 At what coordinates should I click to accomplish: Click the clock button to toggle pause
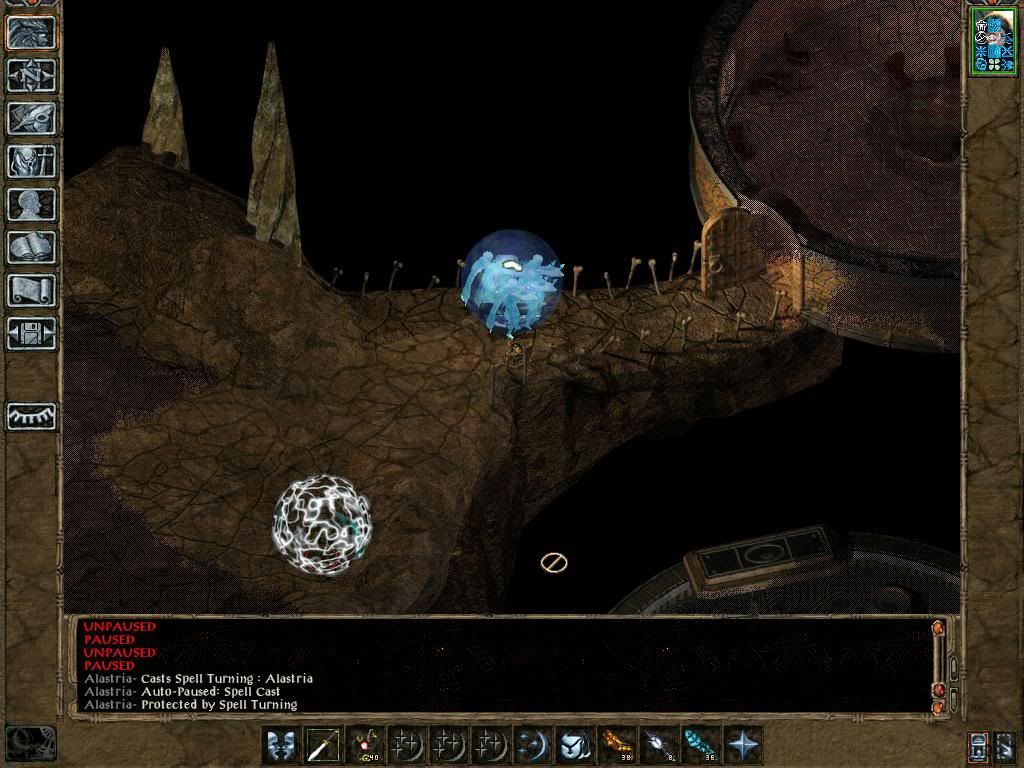coord(30,742)
